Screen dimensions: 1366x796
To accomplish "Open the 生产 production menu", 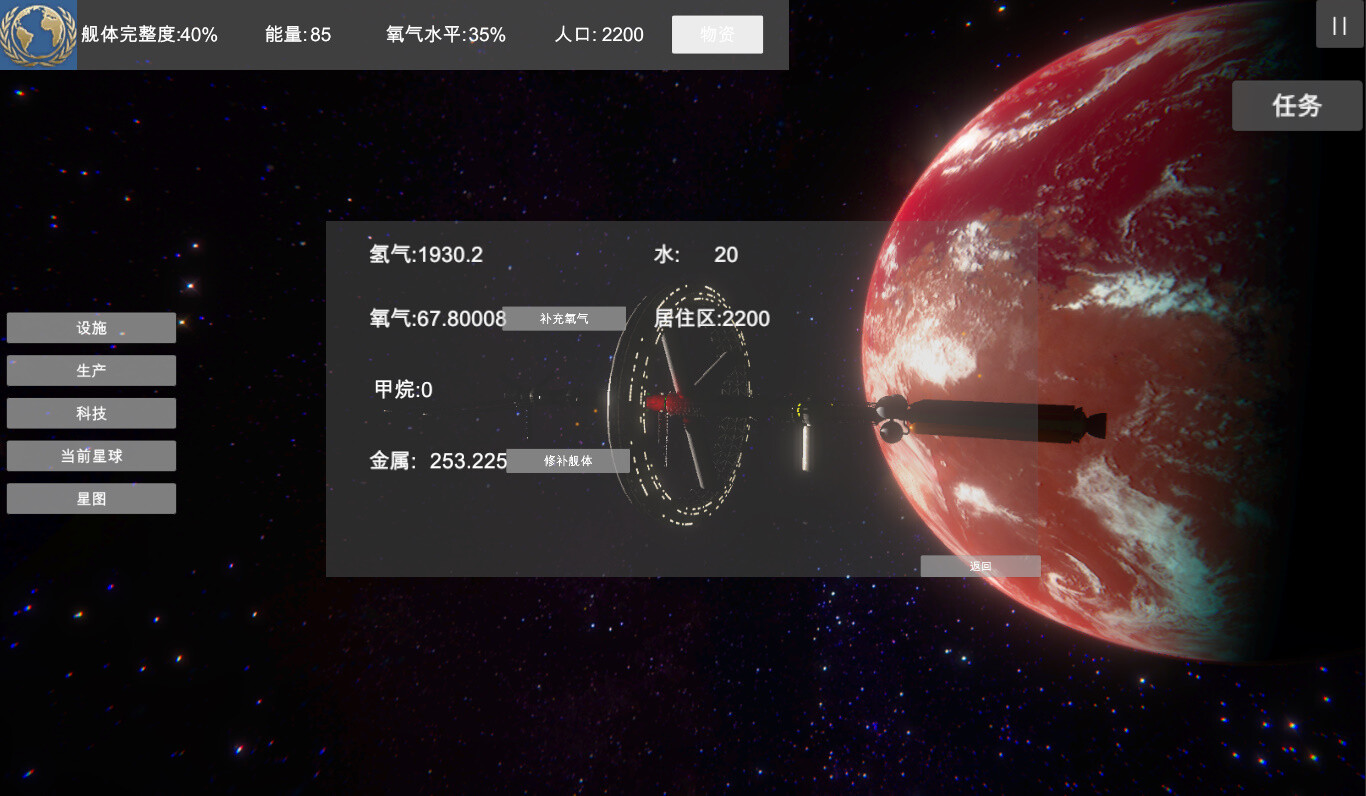I will pos(91,370).
